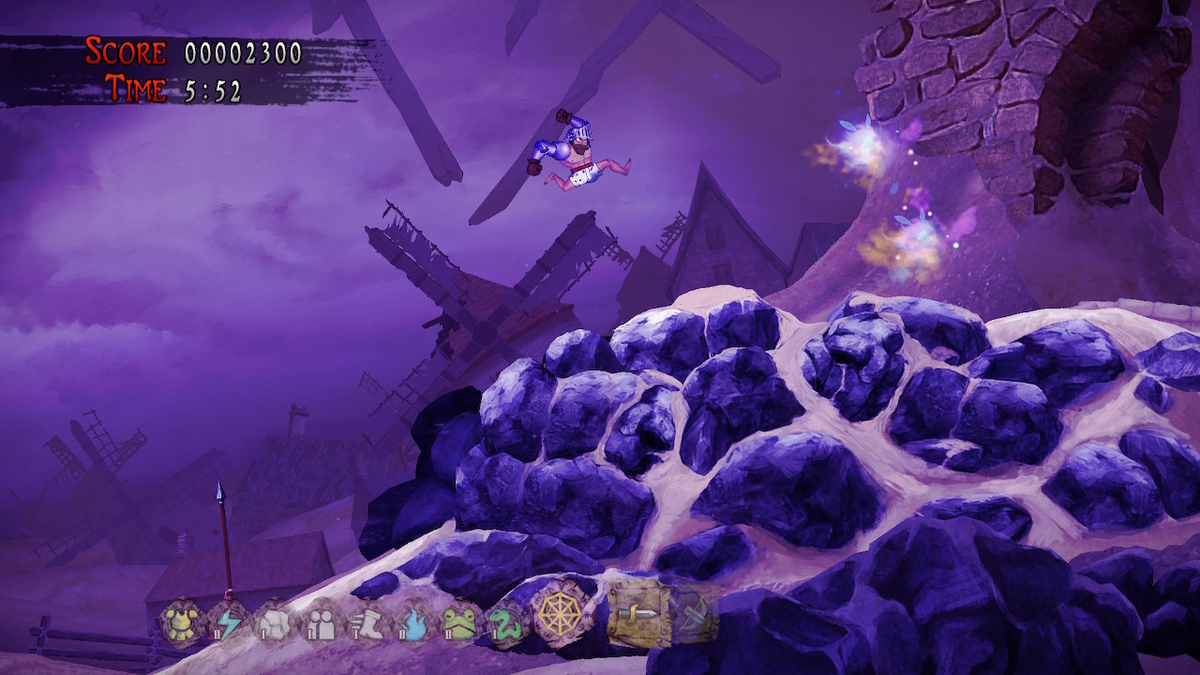Select the twin figures doppelganger skill

tap(321, 622)
